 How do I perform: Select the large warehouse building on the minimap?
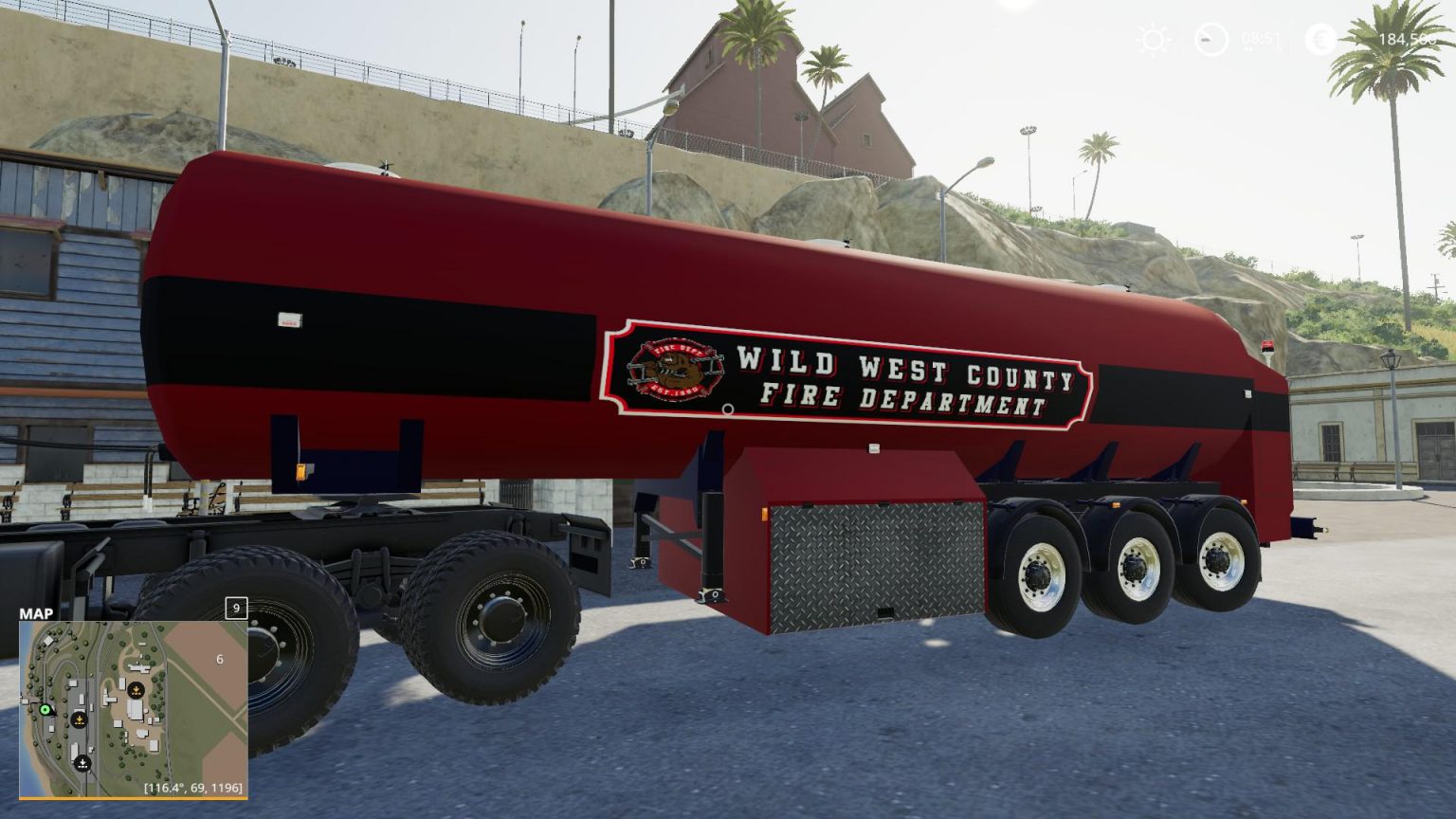[x=136, y=710]
